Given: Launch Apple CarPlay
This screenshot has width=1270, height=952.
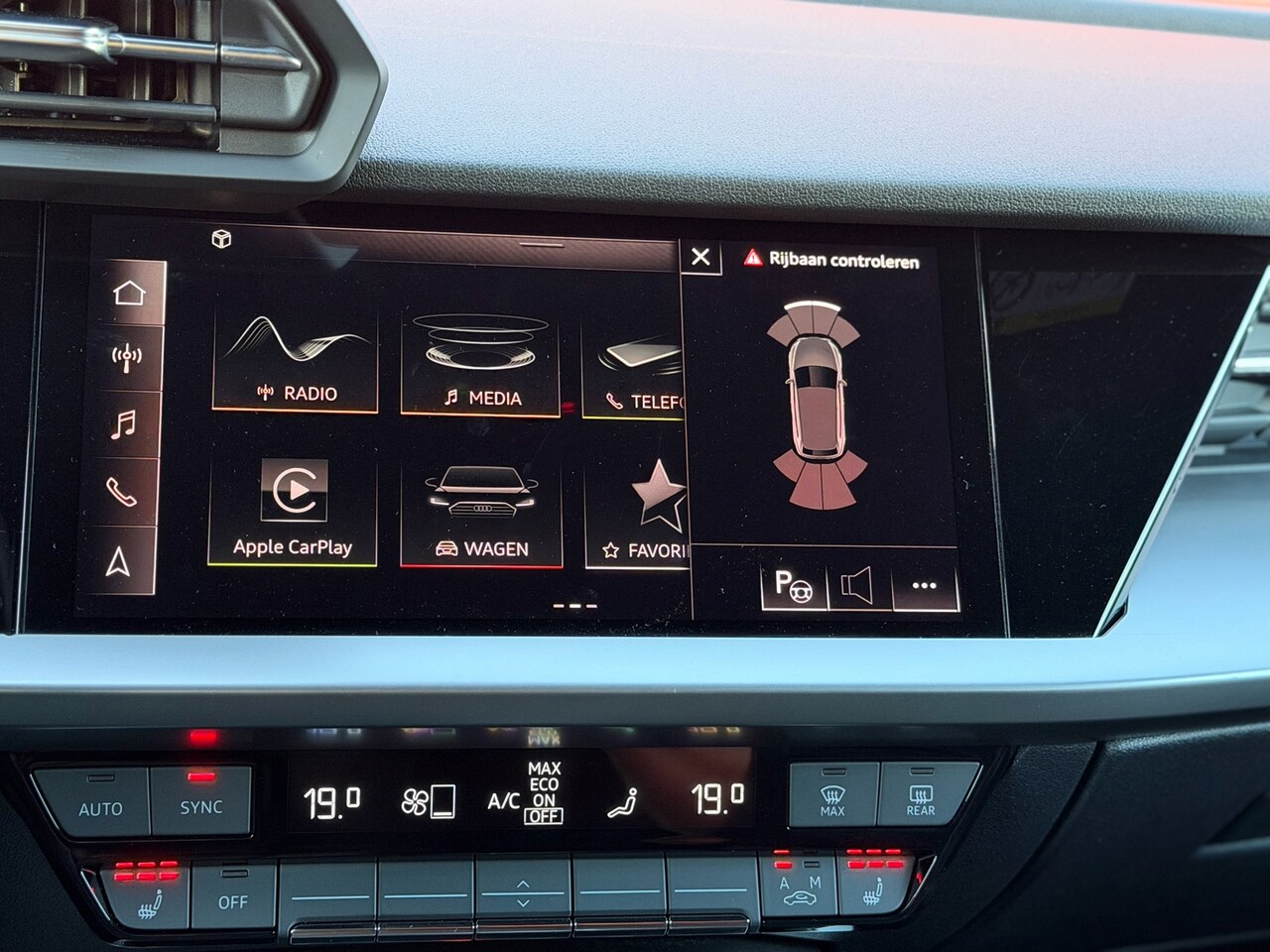Looking at the screenshot, I should click(293, 510).
